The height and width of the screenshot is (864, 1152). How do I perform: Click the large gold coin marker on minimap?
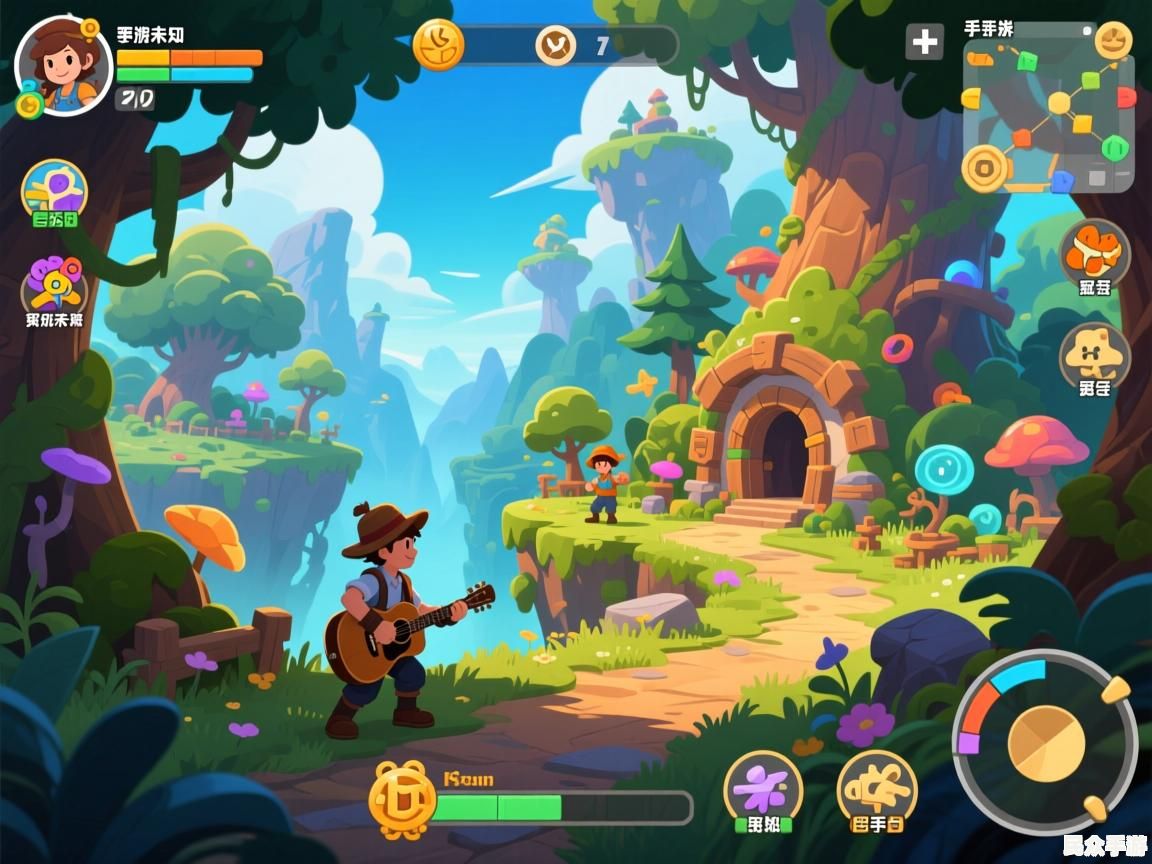pos(982,166)
